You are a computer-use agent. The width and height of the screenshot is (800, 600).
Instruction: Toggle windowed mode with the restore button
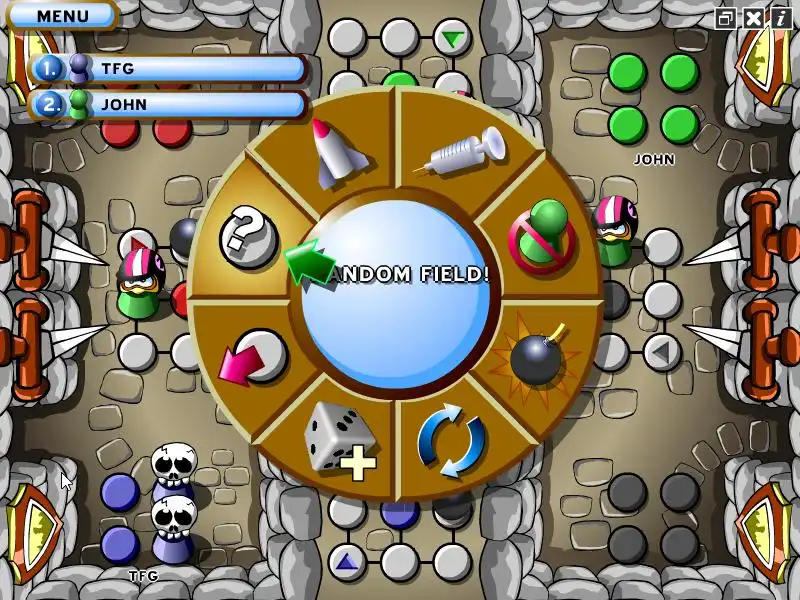point(726,18)
